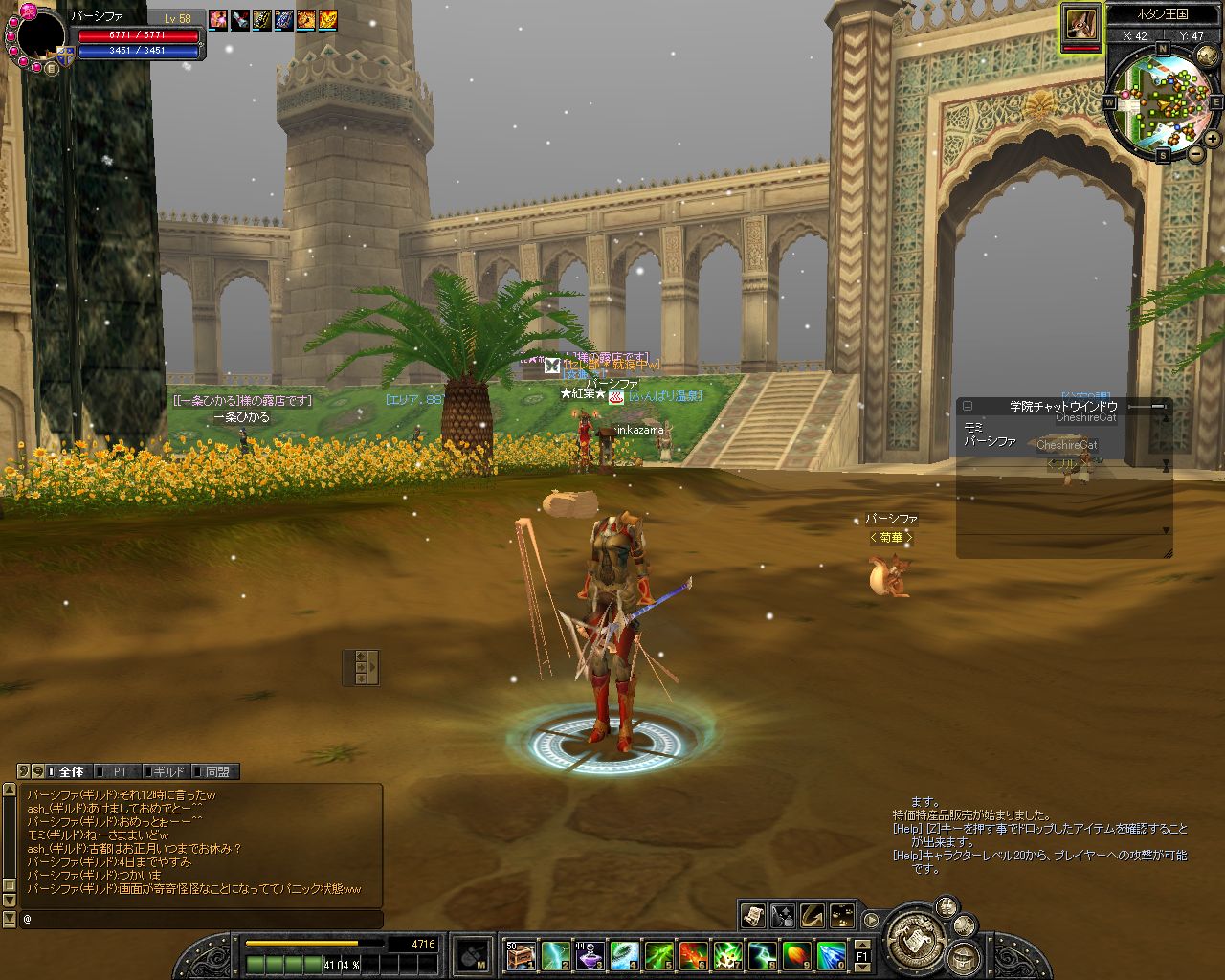This screenshot has width=1225, height=980.
Task: Minimize the 学院チャットウインドウ panel
Action: click(968, 406)
